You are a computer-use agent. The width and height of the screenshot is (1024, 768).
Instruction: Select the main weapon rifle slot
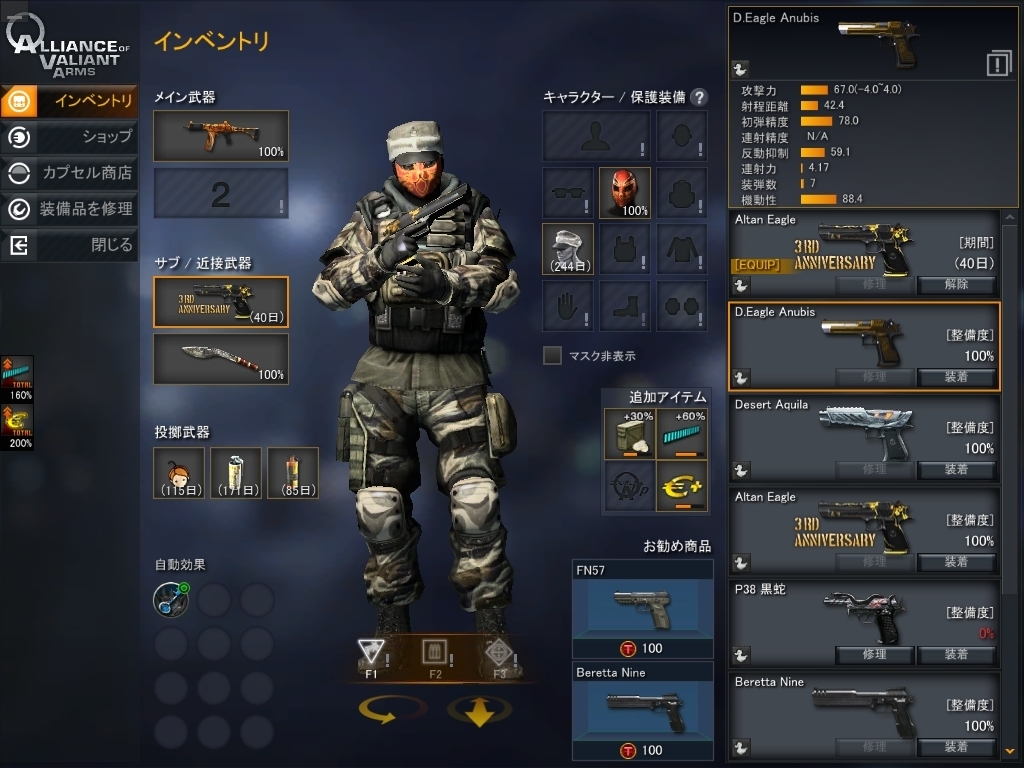click(x=220, y=135)
